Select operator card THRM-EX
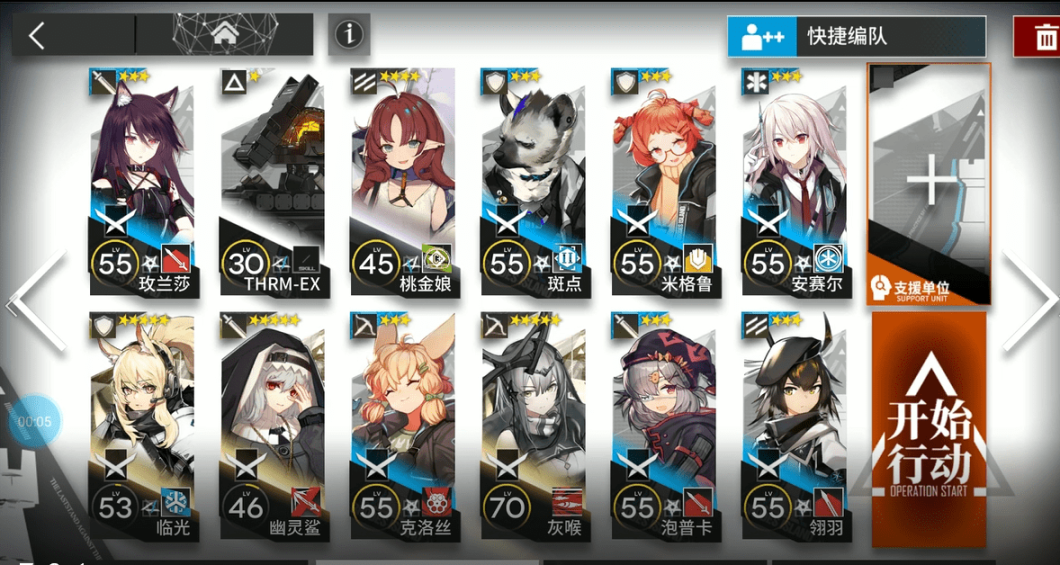The height and width of the screenshot is (565, 1060). coord(271,181)
